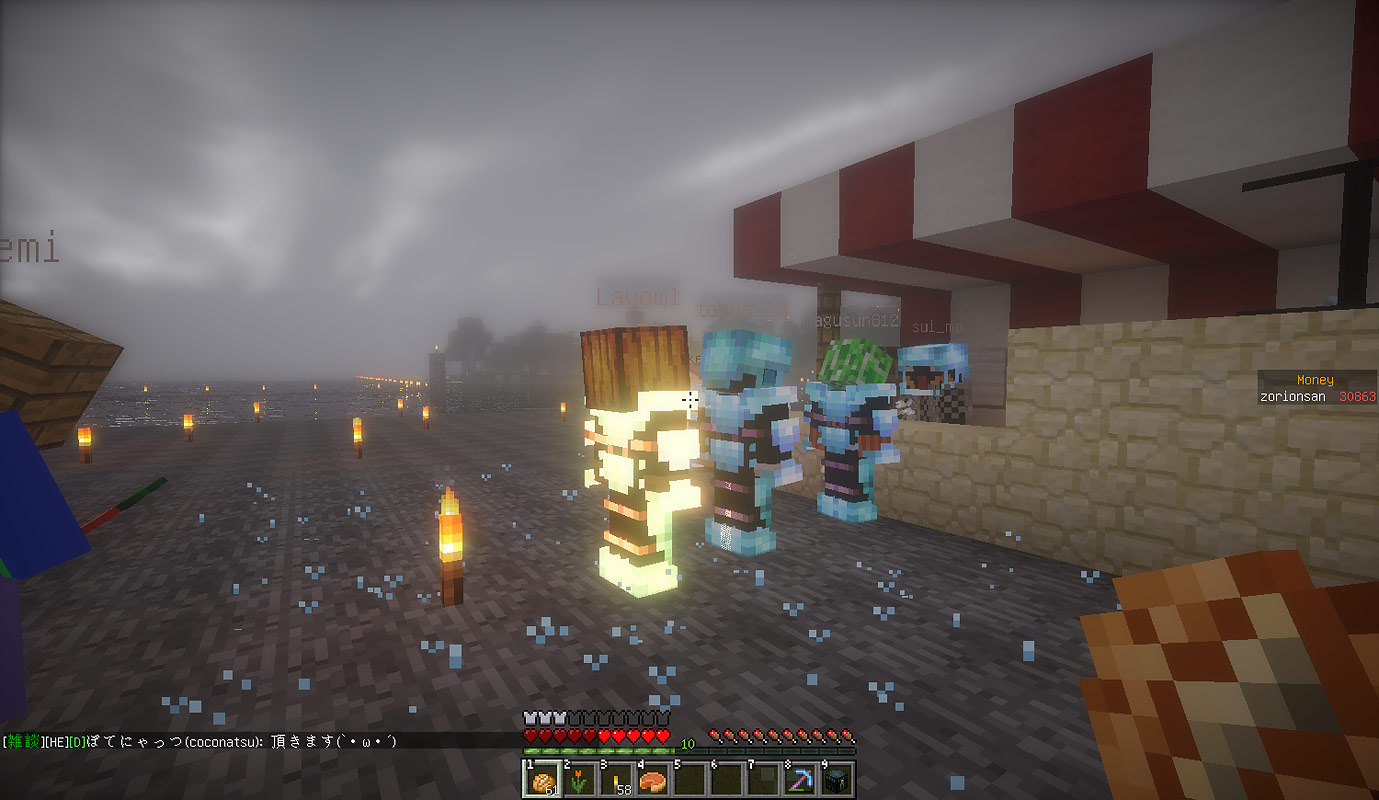Image resolution: width=1379 pixels, height=800 pixels.
Task: Choose the torch stack of 58
Action: (x=616, y=779)
